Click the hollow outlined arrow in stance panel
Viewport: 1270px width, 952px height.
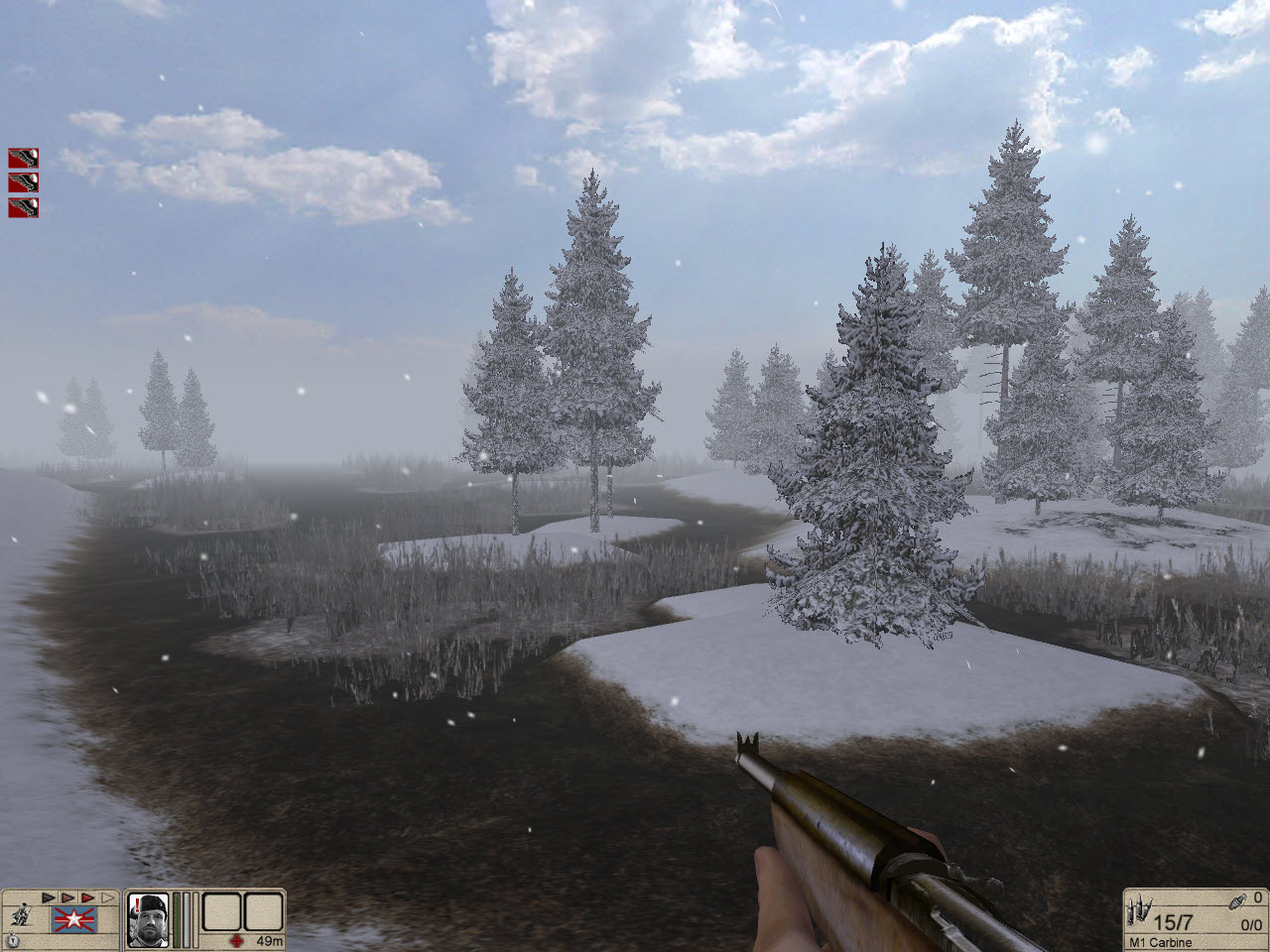105,898
